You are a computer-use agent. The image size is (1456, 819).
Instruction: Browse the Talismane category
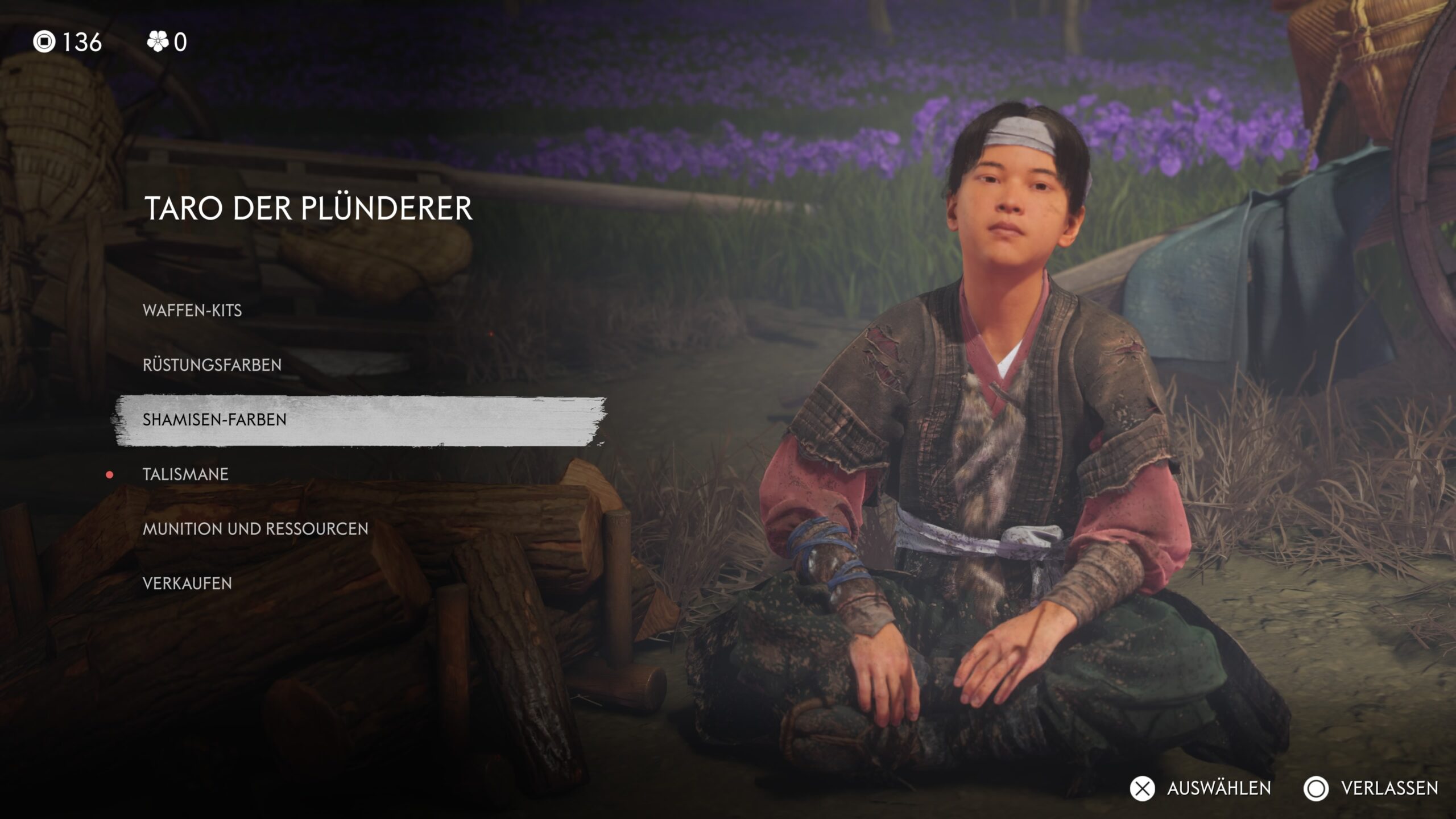[185, 474]
